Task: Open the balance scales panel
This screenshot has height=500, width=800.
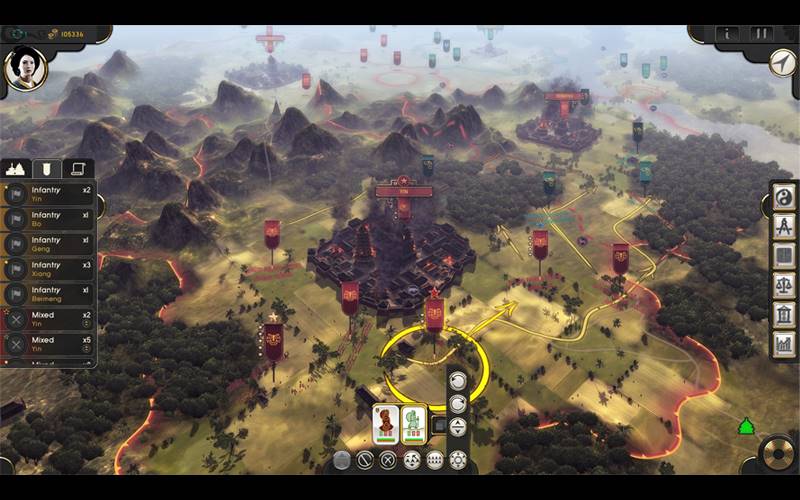Action: (784, 286)
